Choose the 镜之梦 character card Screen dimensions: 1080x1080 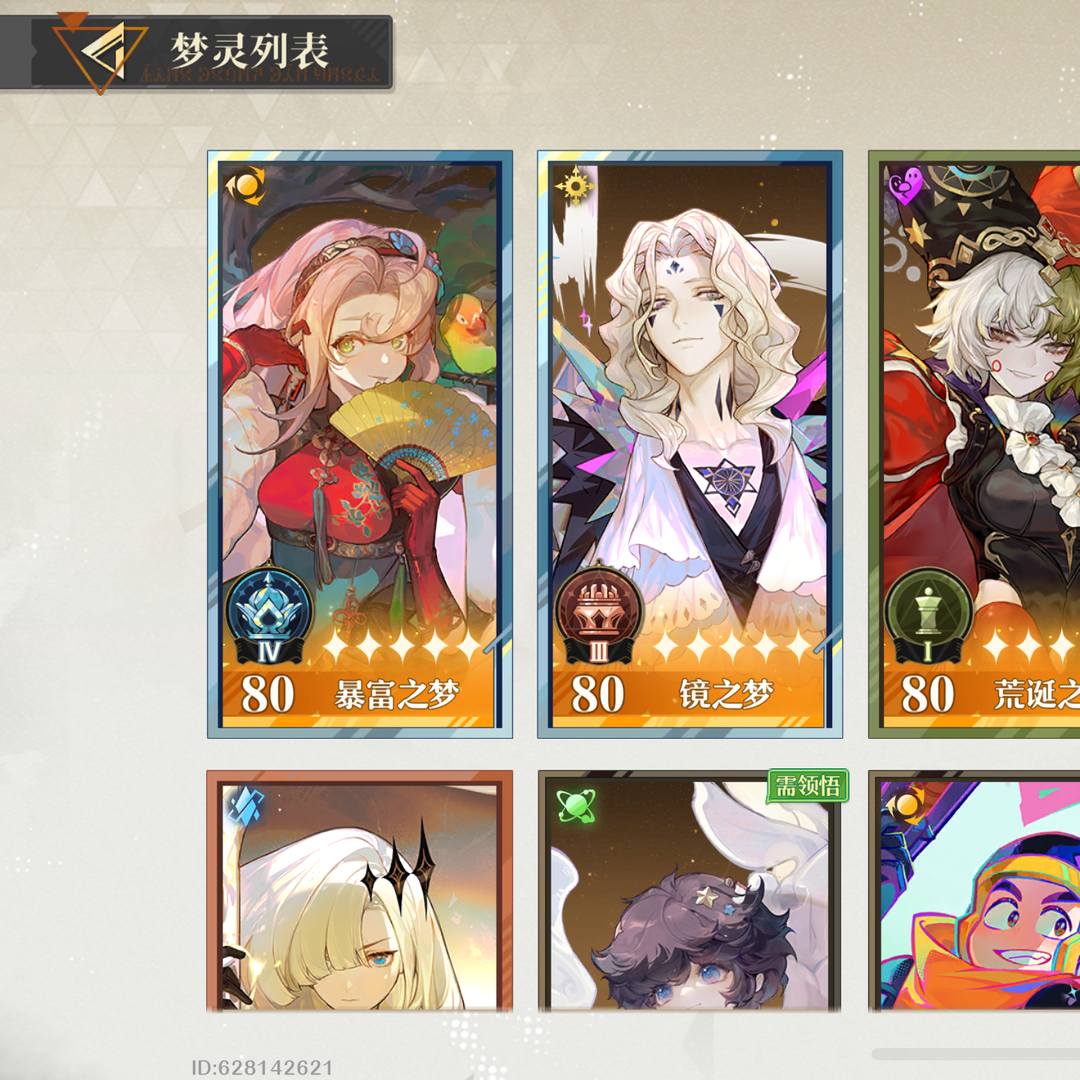click(690, 445)
